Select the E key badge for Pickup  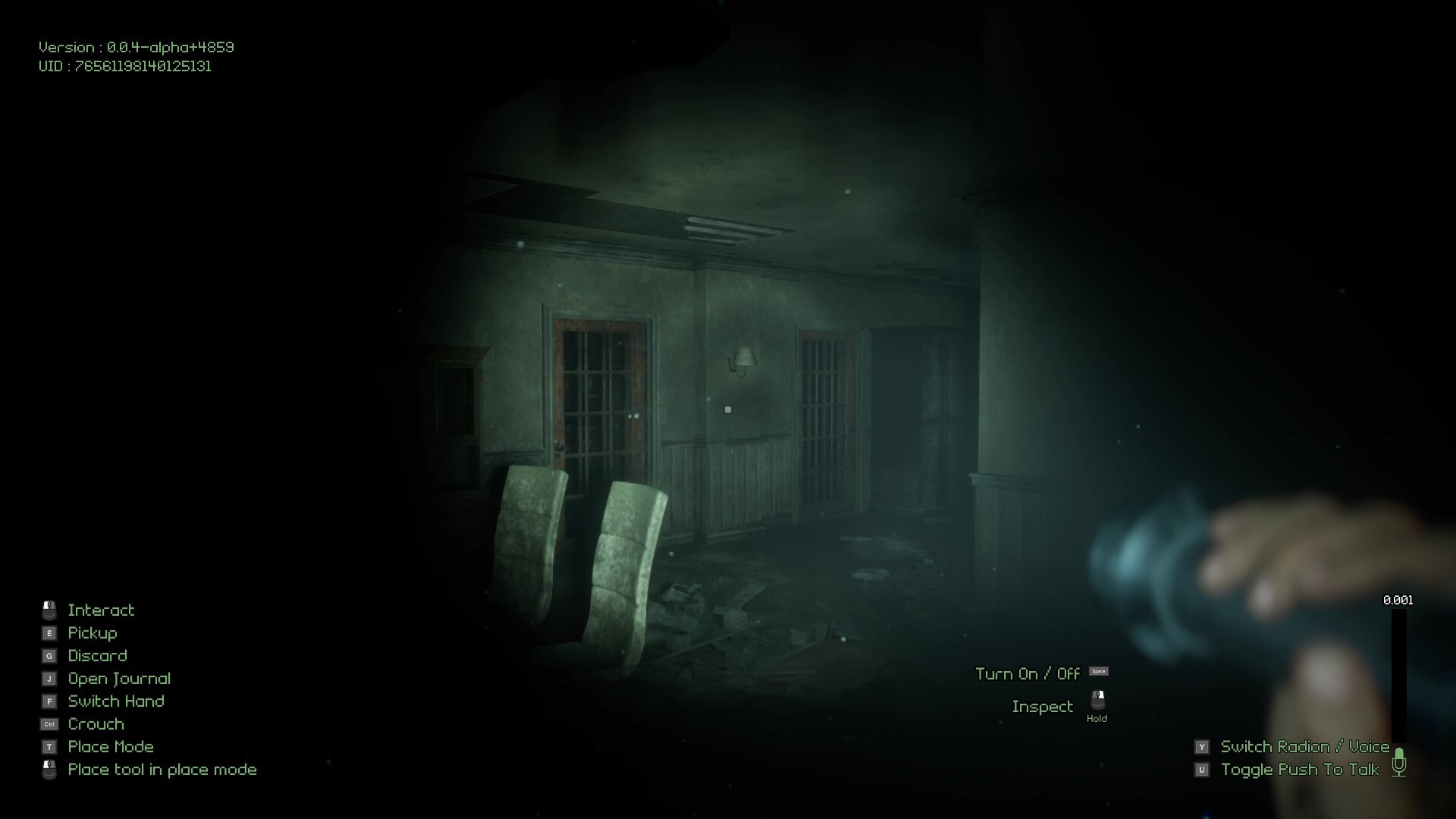[49, 632]
